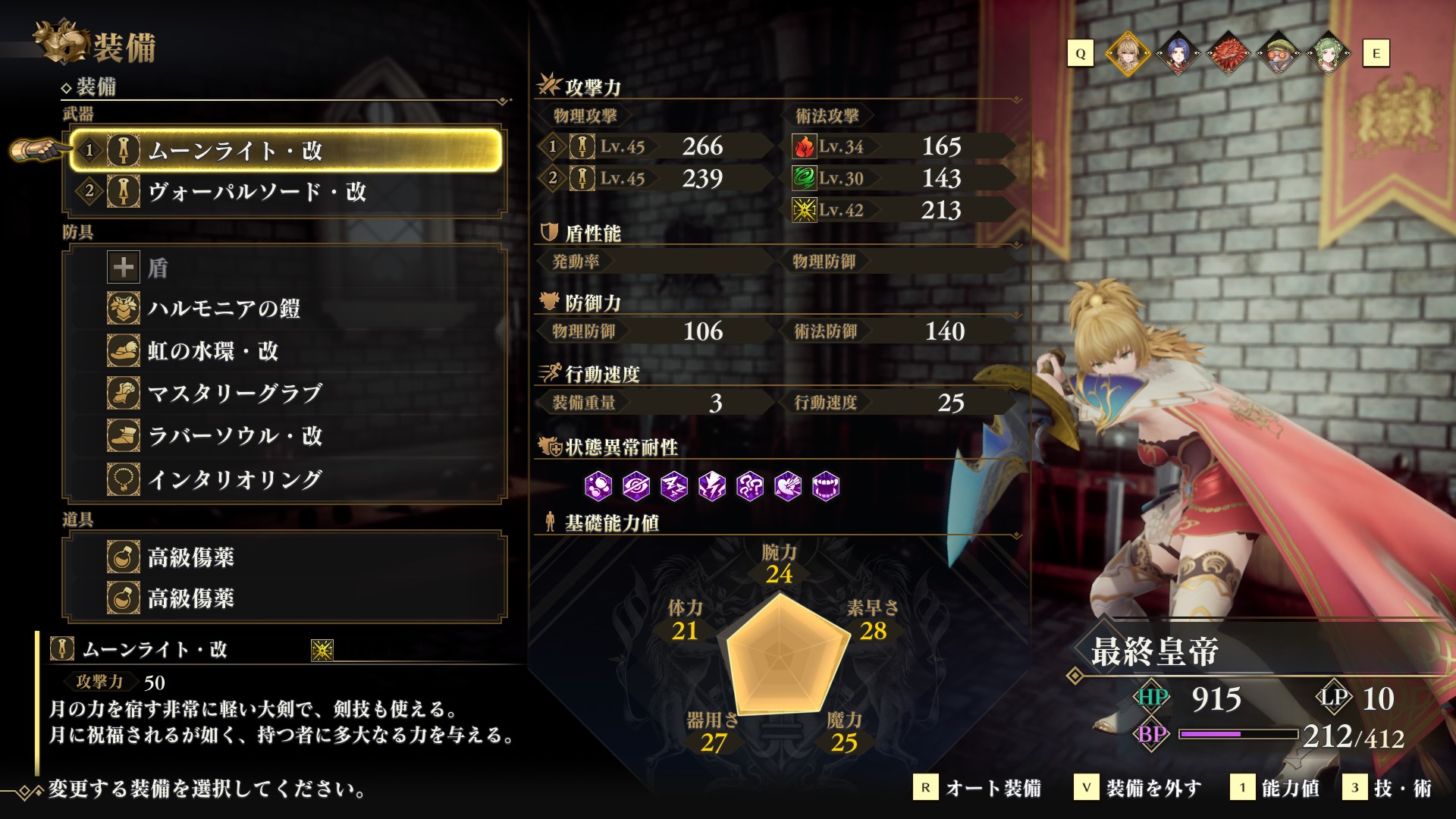Select the red monster party member portrait
Viewport: 1456px width, 819px height.
[1228, 54]
